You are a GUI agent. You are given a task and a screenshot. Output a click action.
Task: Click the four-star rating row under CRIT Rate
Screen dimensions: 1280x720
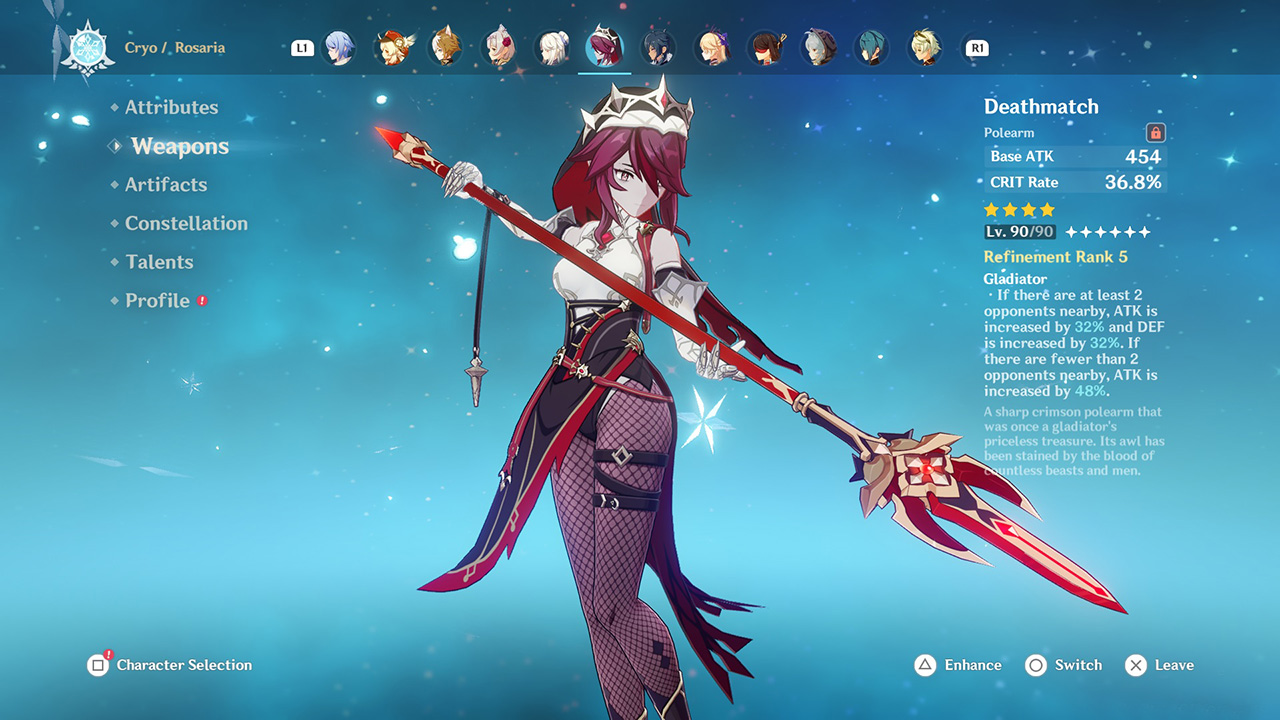1019,209
